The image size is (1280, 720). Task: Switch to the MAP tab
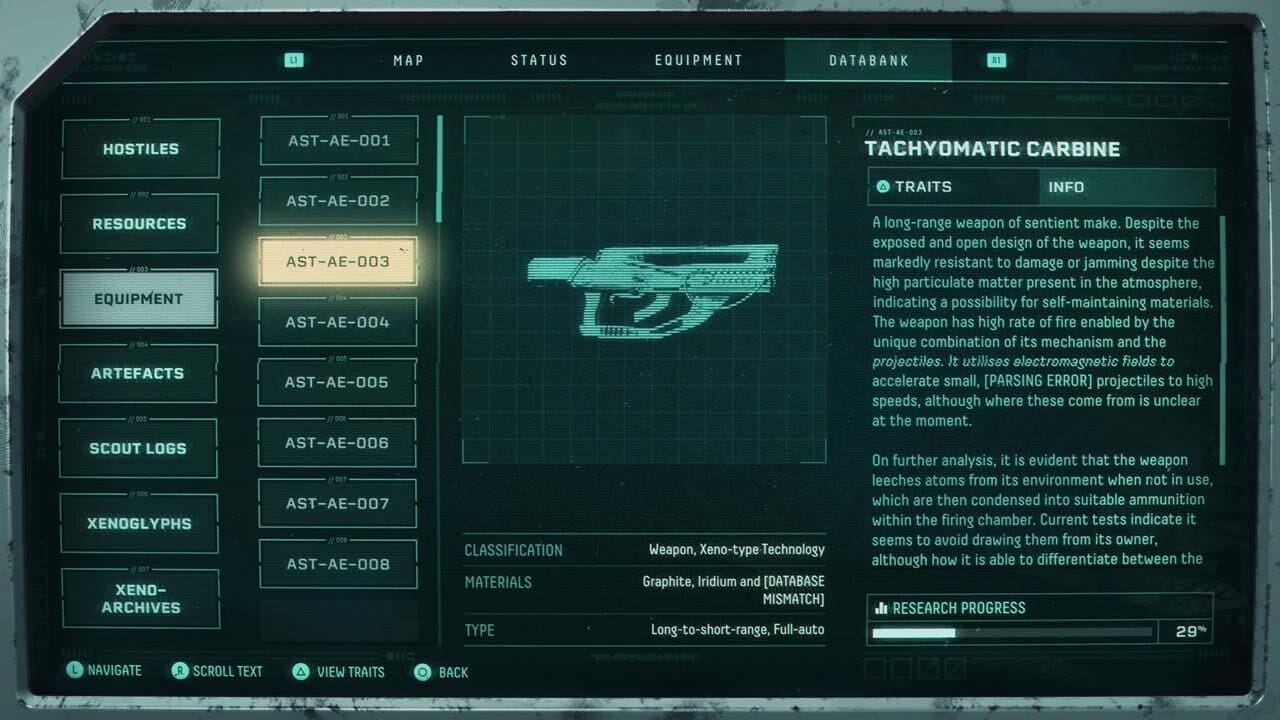407,59
